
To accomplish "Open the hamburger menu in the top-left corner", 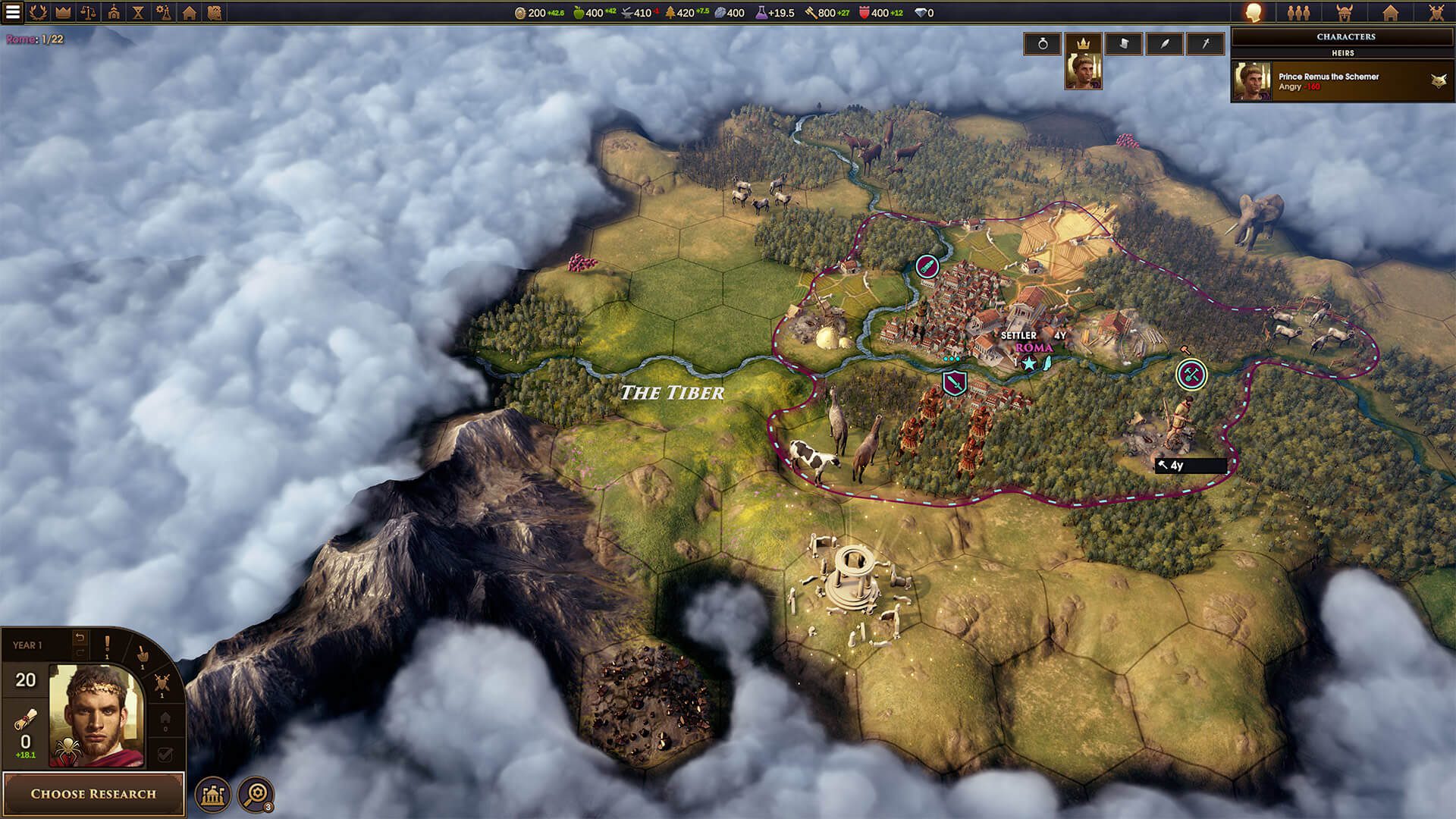I will 12,11.
